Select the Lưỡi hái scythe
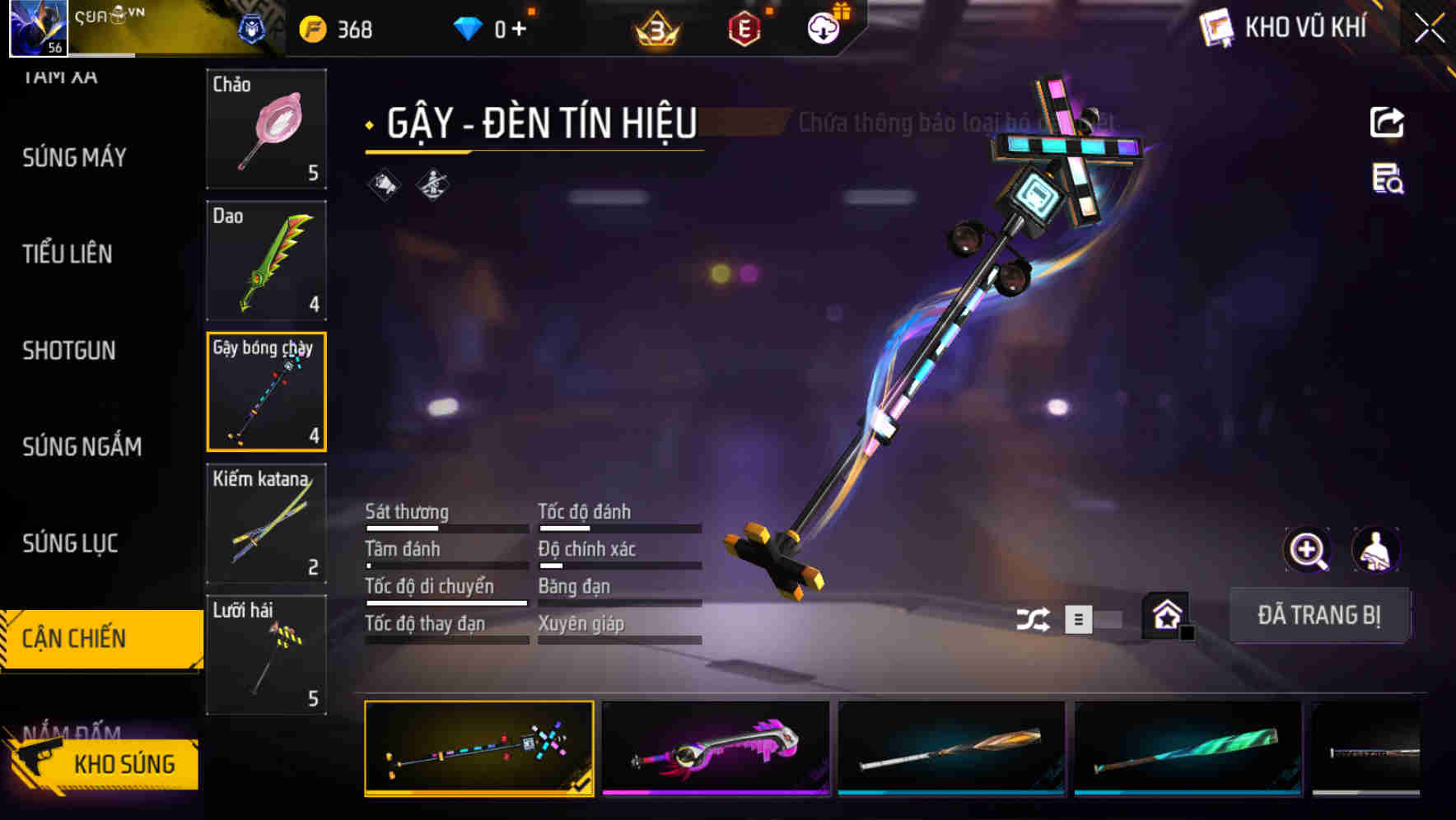This screenshot has height=820, width=1456. [266, 655]
